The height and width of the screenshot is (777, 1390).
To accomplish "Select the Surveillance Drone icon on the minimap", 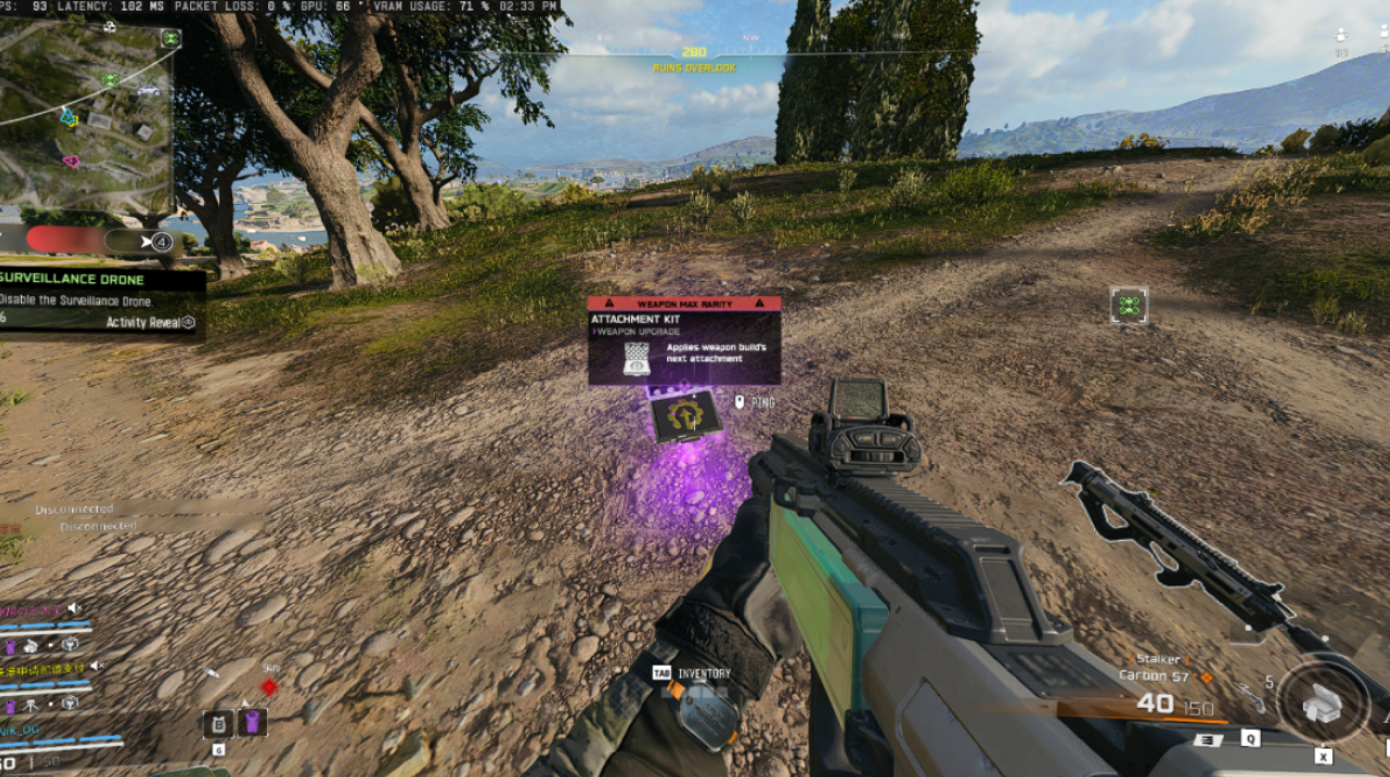I will pos(170,39).
